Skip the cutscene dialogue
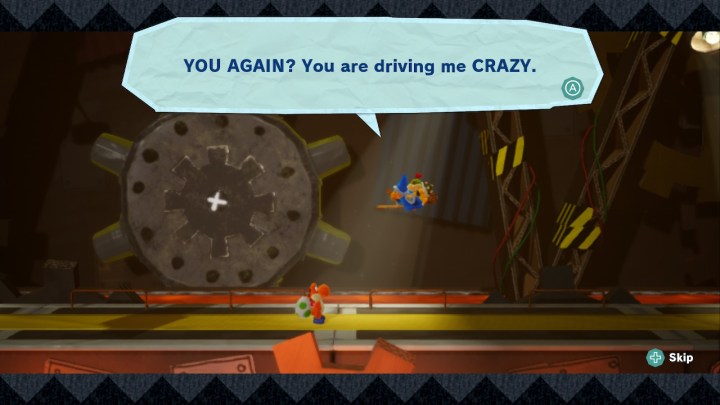Image resolution: width=720 pixels, height=405 pixels. click(x=670, y=357)
